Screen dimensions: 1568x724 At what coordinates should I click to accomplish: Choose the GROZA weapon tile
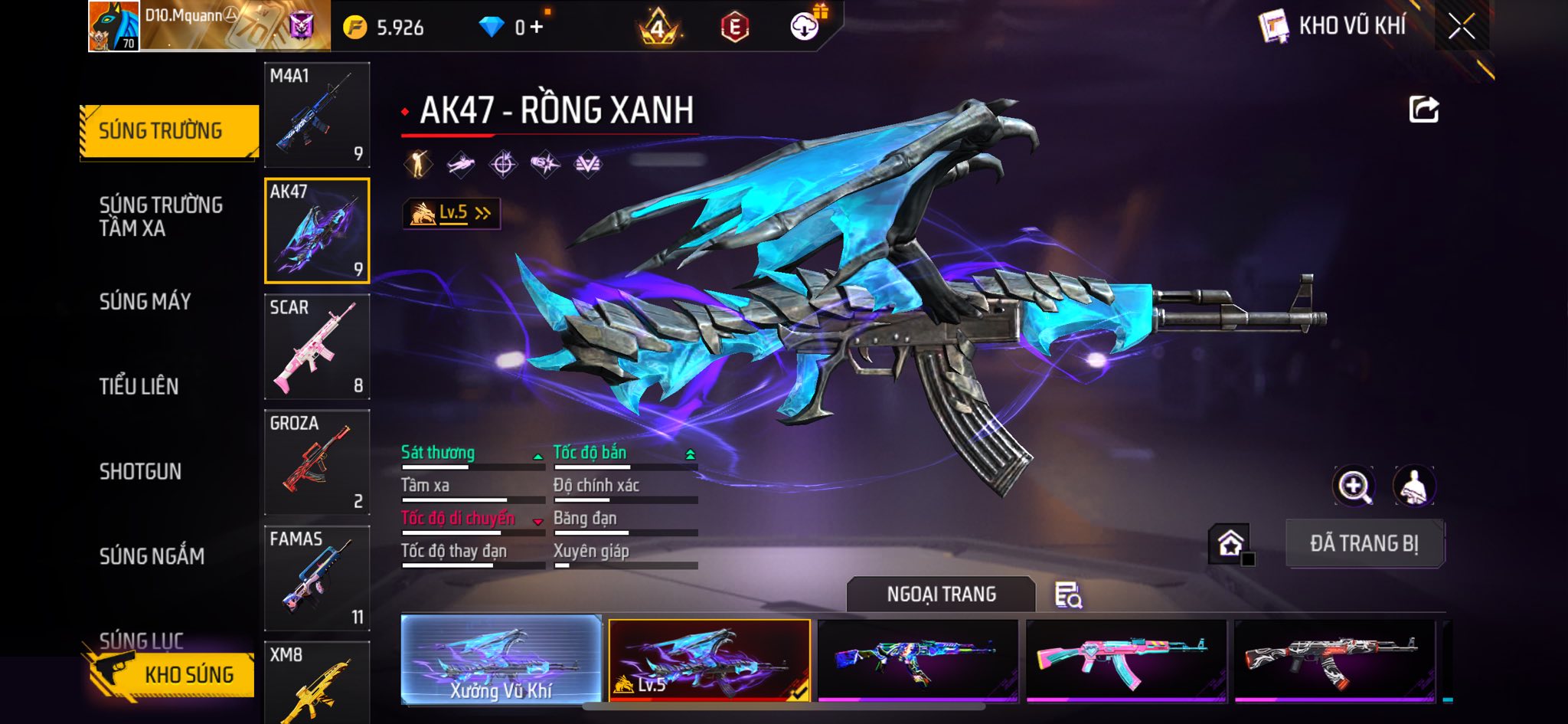coord(317,463)
